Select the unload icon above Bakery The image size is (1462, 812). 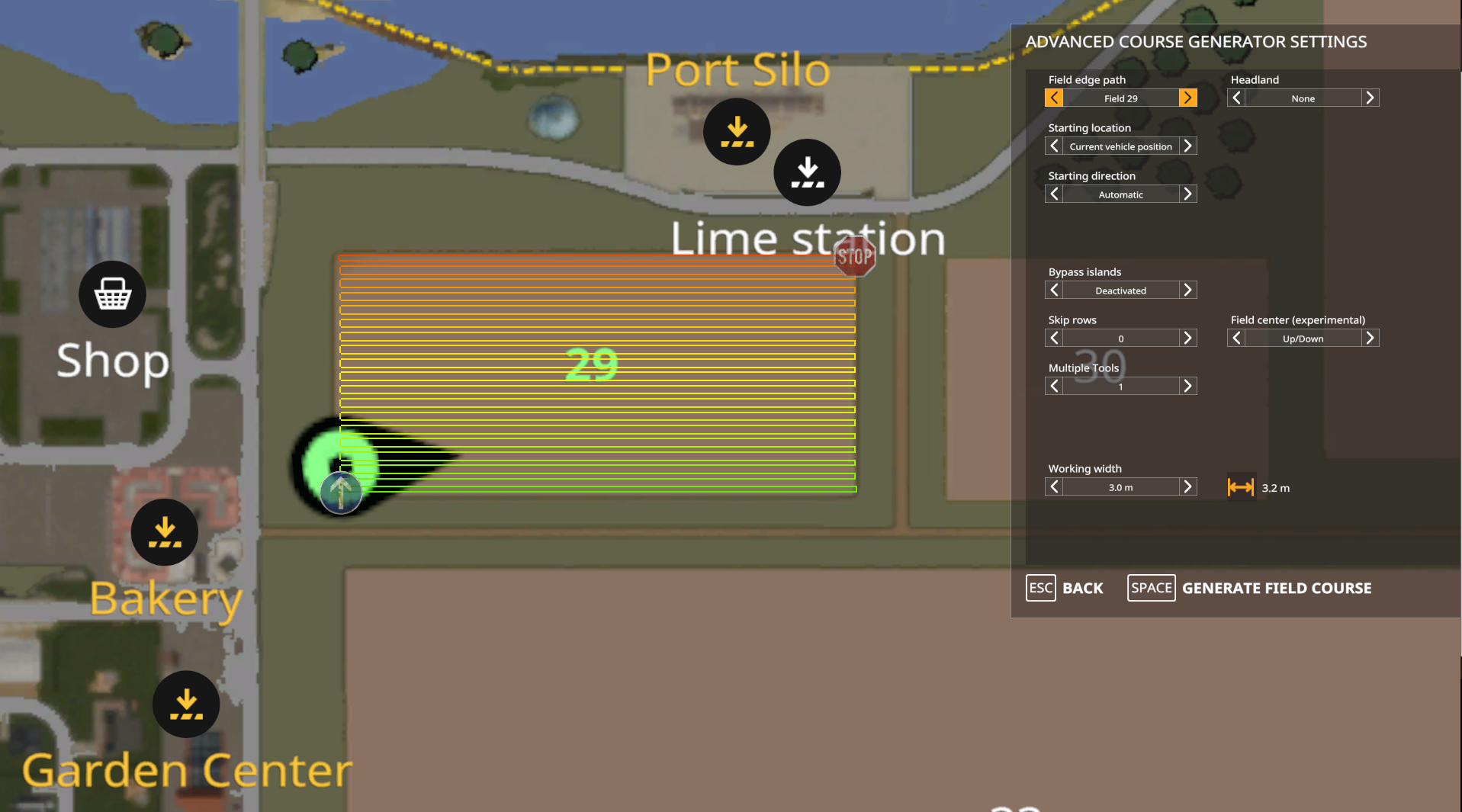[x=164, y=532]
